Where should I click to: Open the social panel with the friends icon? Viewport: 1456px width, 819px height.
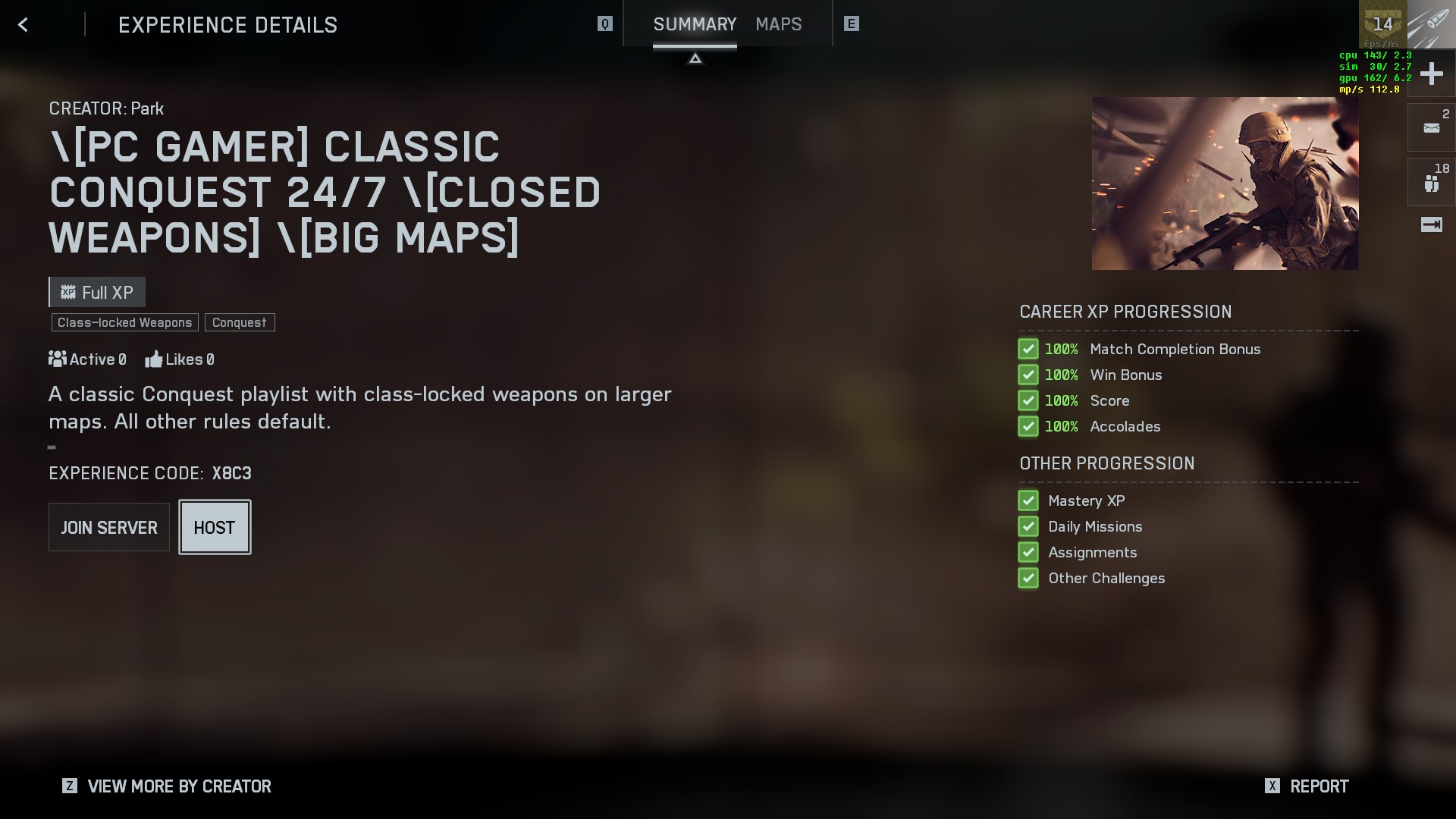coord(1430,180)
